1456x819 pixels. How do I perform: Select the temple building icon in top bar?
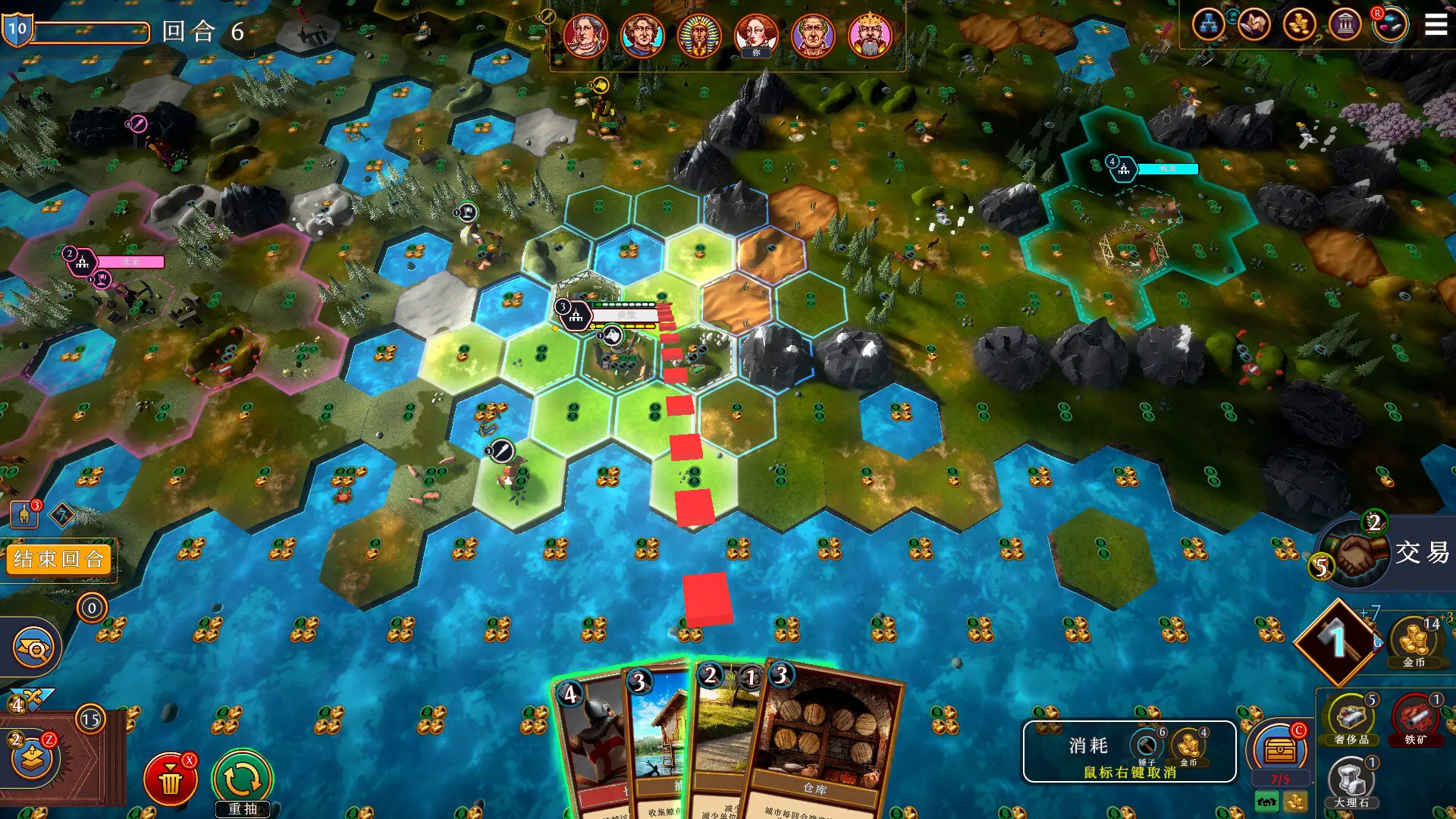coord(1346,25)
